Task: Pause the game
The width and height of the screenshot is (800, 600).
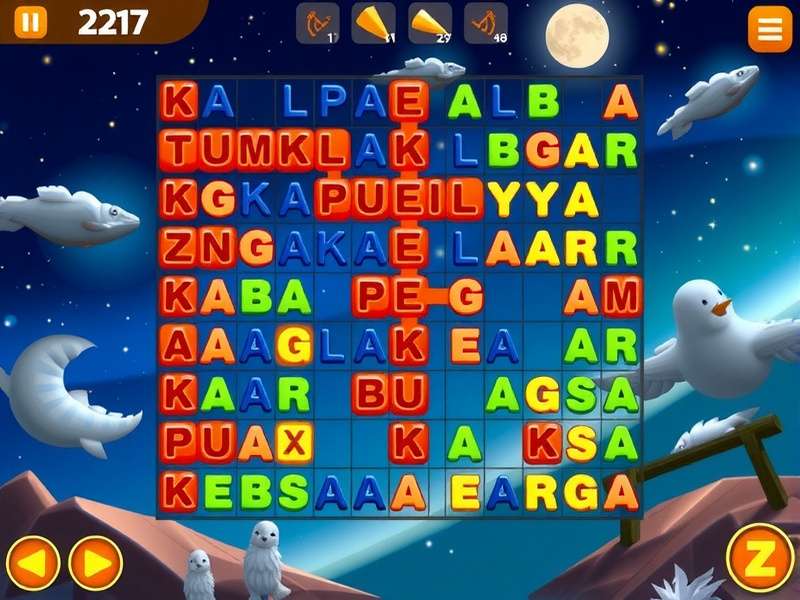Action: 30,21
